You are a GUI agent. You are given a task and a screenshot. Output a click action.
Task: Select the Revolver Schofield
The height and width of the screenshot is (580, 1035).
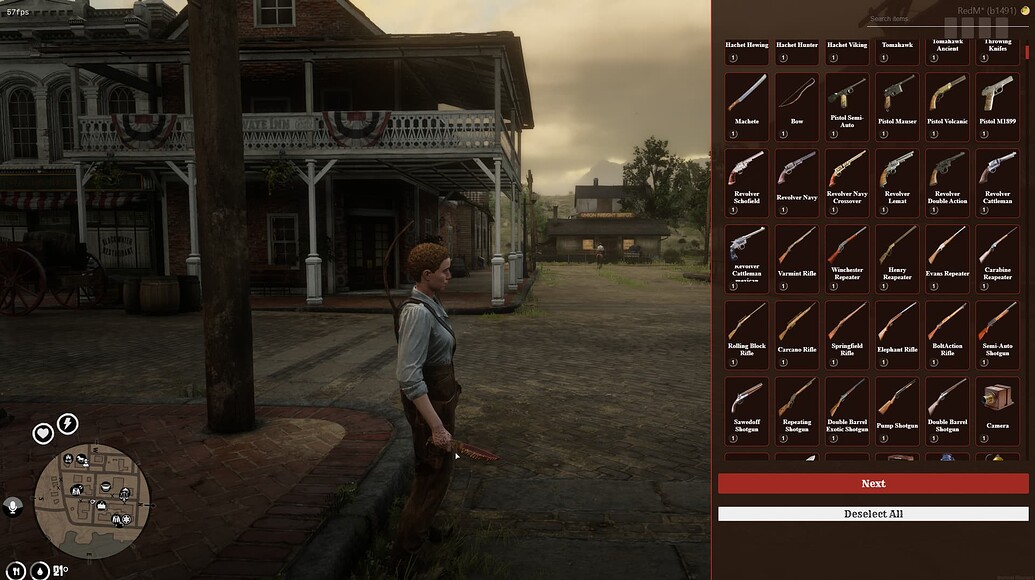point(747,182)
